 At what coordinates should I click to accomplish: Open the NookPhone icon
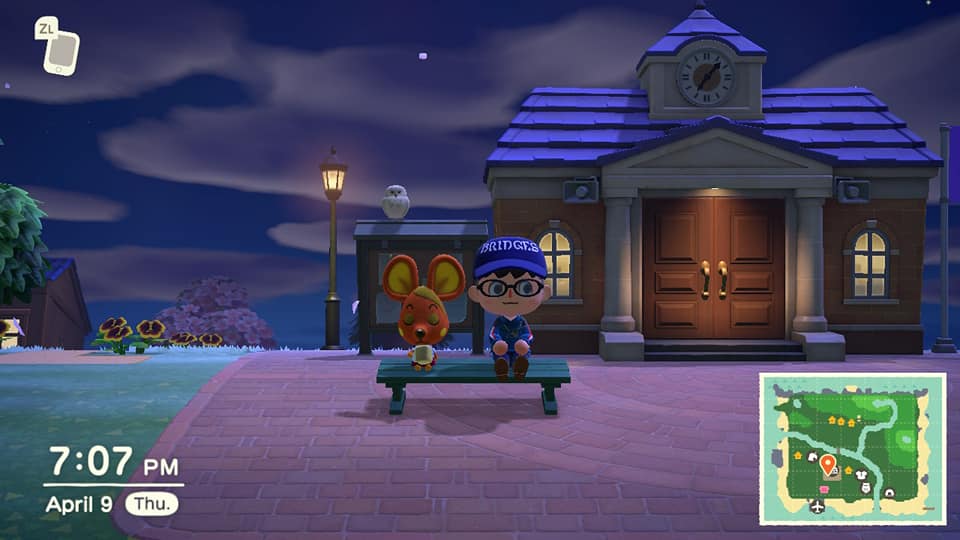coord(60,47)
